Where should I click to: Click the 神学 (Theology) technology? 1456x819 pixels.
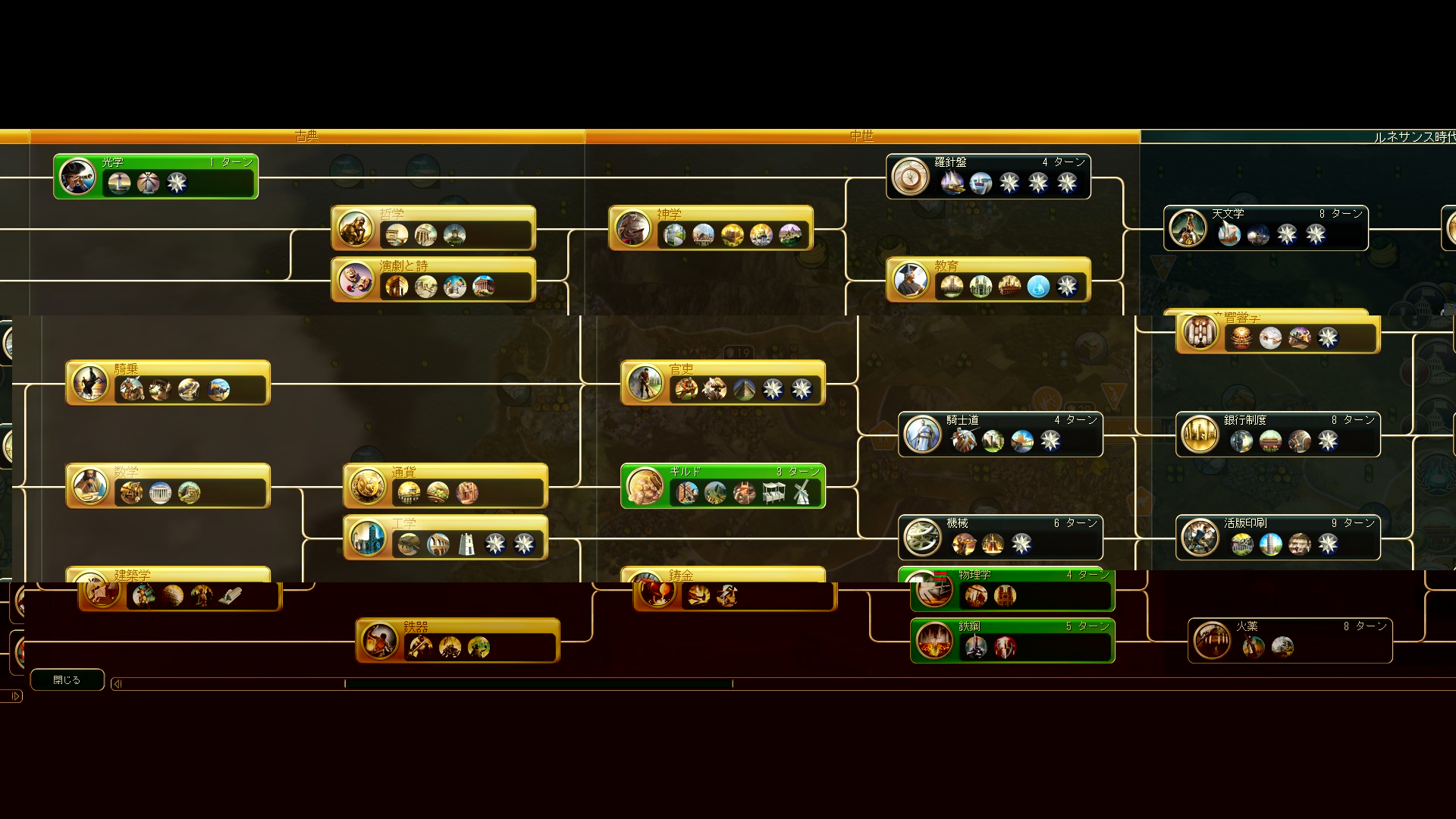(x=711, y=228)
